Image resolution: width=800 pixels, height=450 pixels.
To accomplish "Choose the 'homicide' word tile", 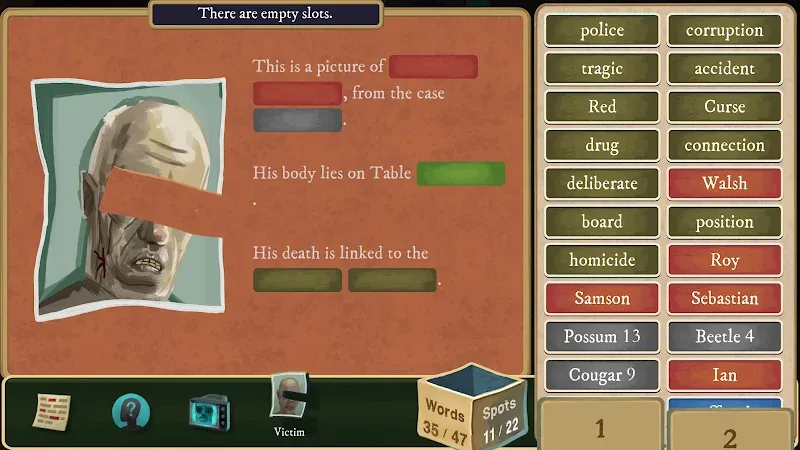I will coord(602,260).
